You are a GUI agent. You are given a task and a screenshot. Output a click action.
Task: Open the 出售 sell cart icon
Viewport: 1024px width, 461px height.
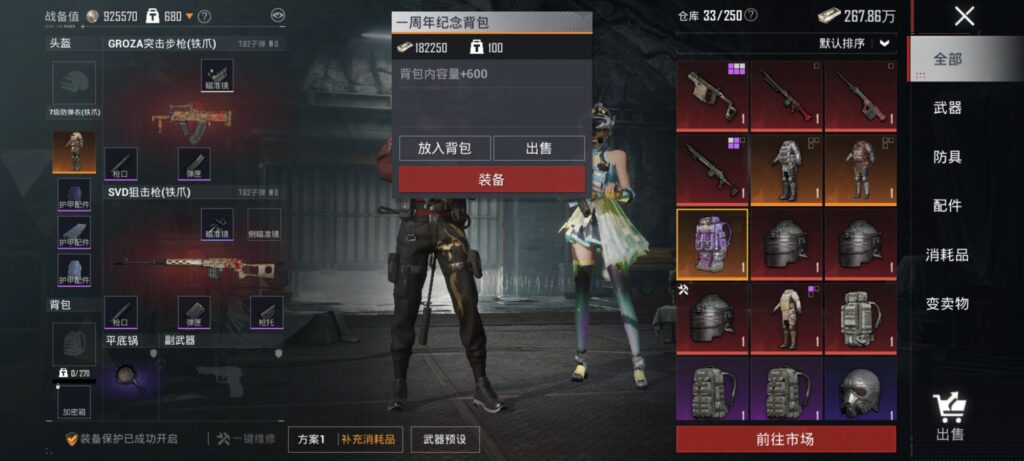[x=949, y=415]
